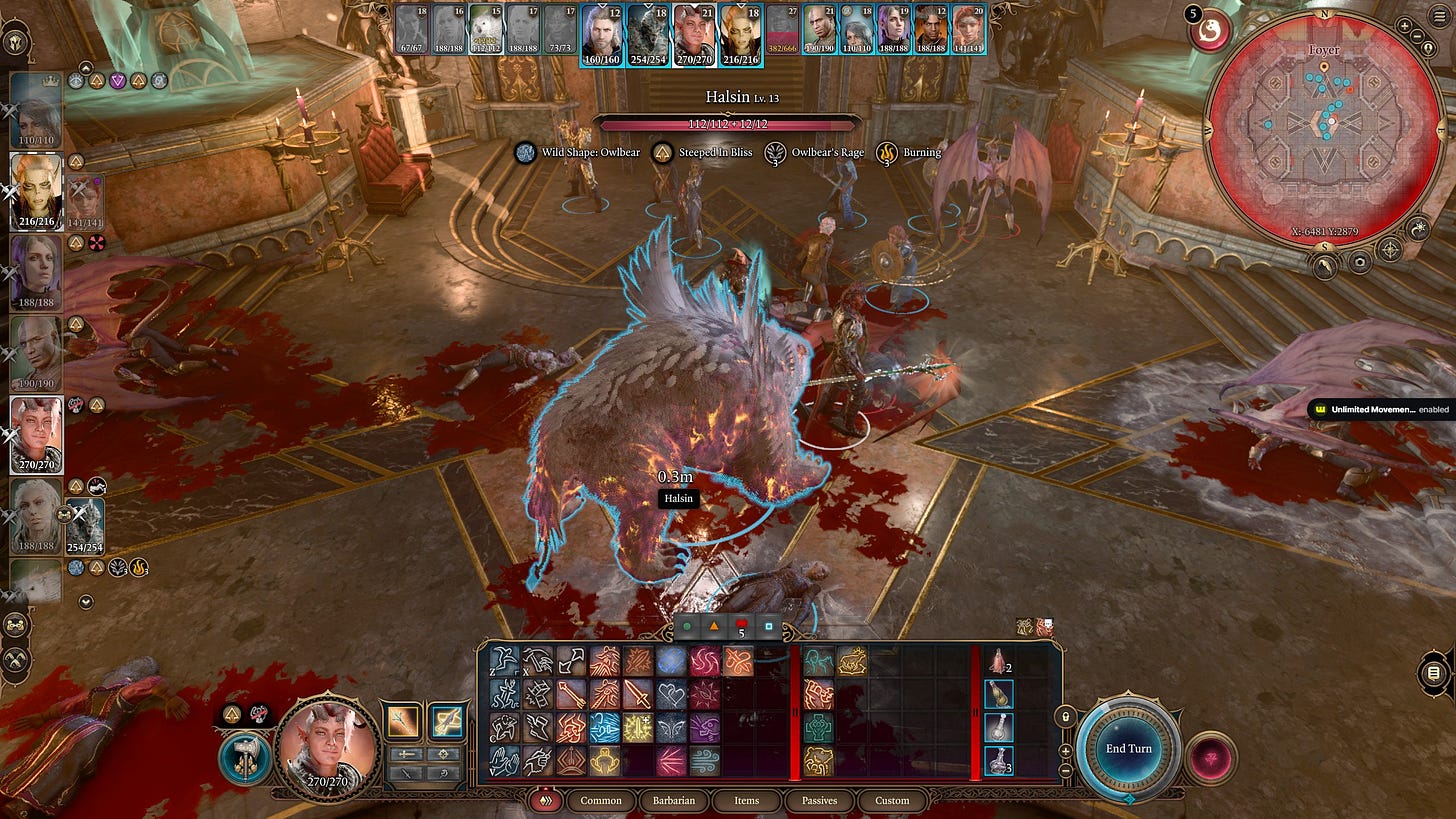
Task: Open the camera button below the minimap
Action: click(1358, 262)
